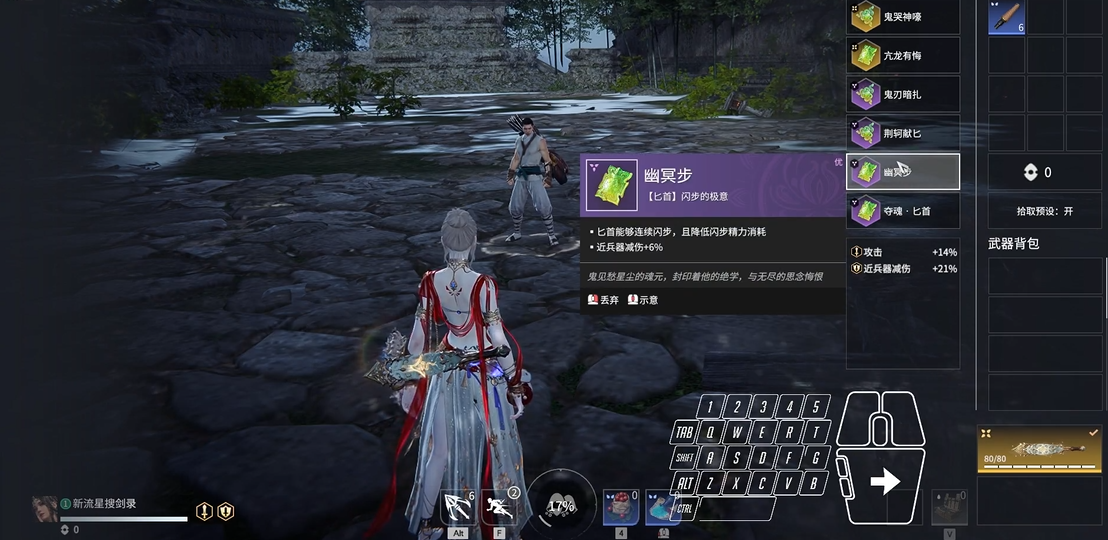1108x540 pixels.
Task: Use the dash skill icon
Action: click(x=499, y=508)
